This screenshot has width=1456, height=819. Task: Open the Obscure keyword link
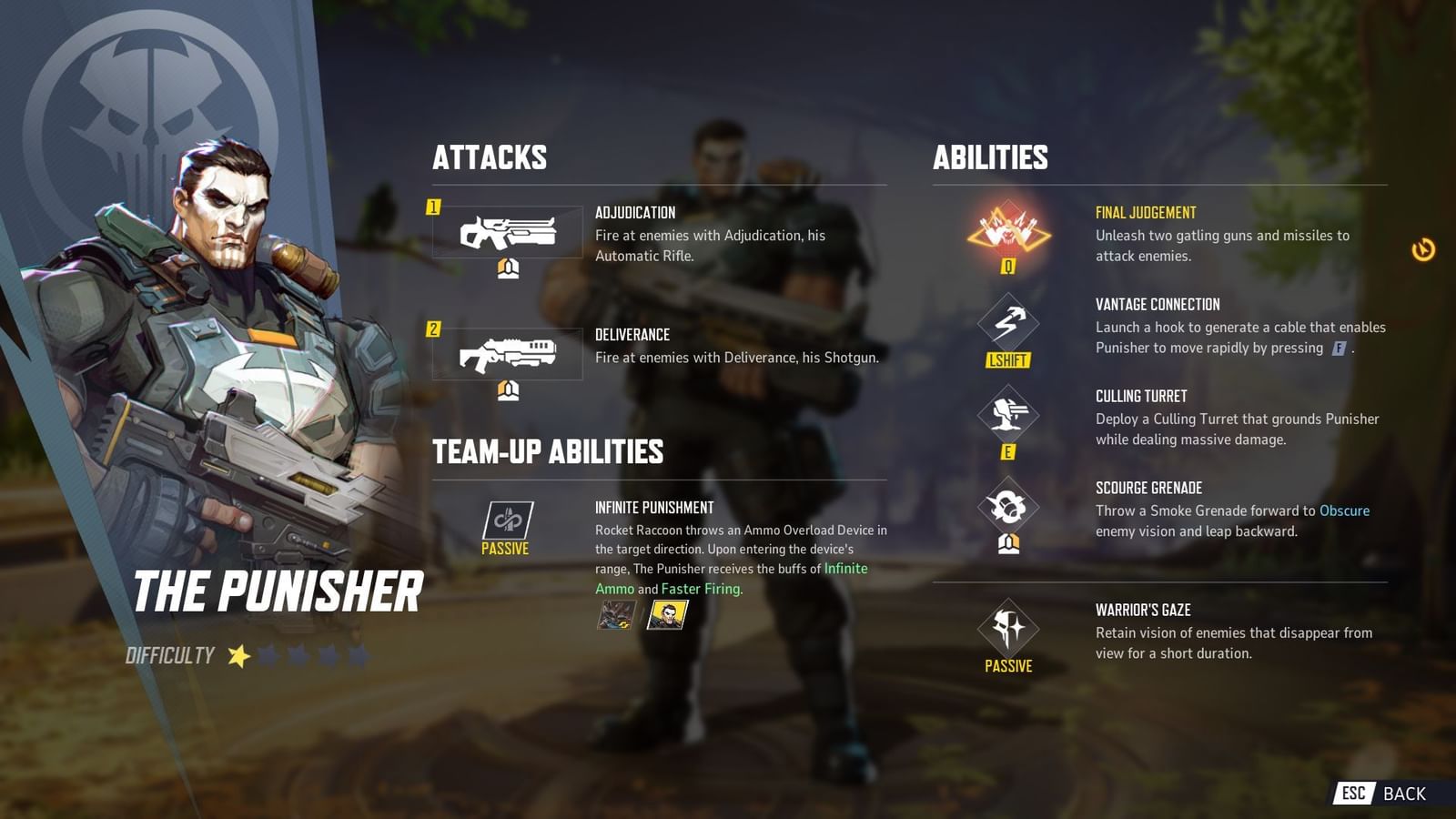1344,511
